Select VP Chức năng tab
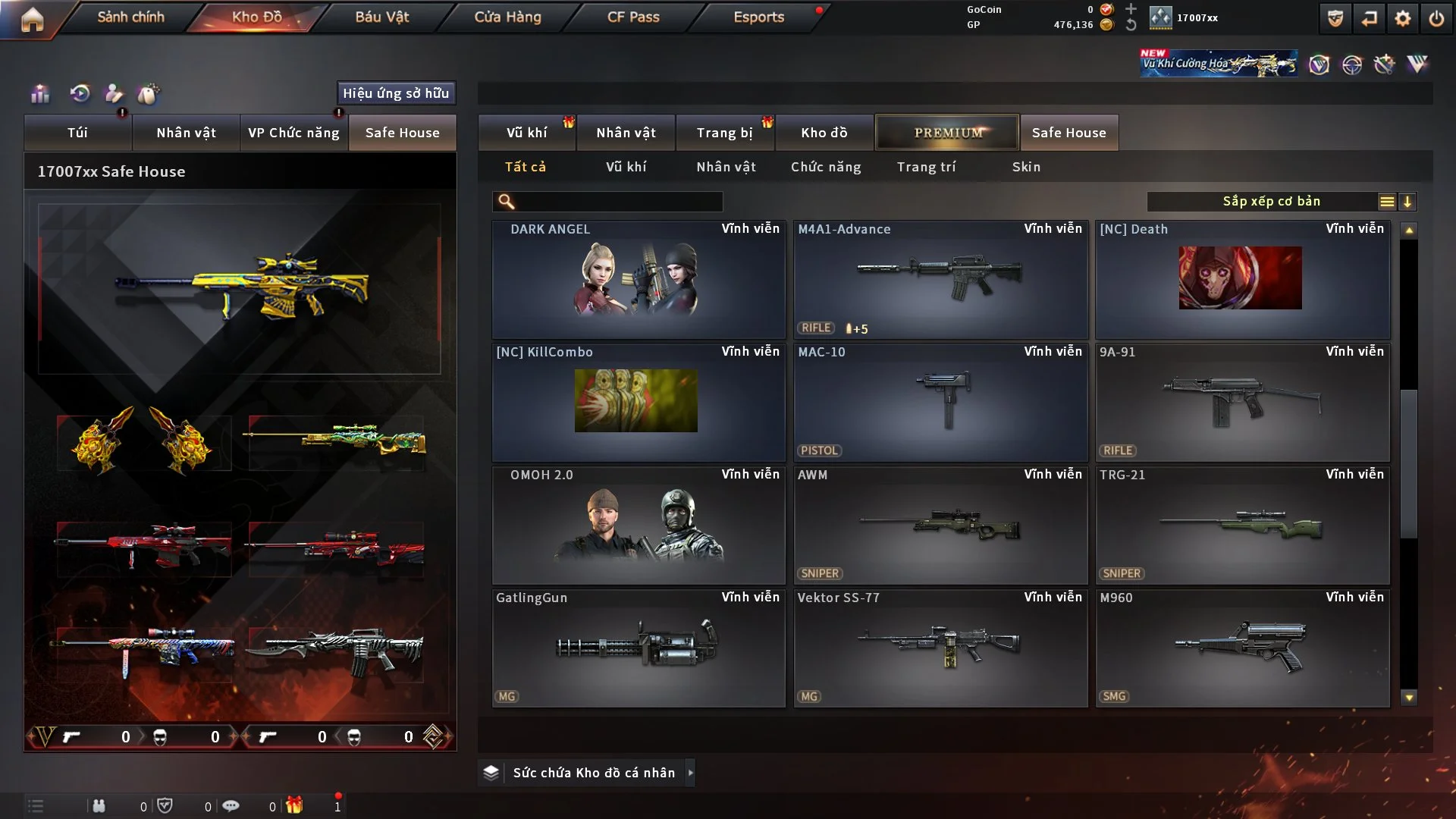This screenshot has width=1456, height=819. coord(293,133)
